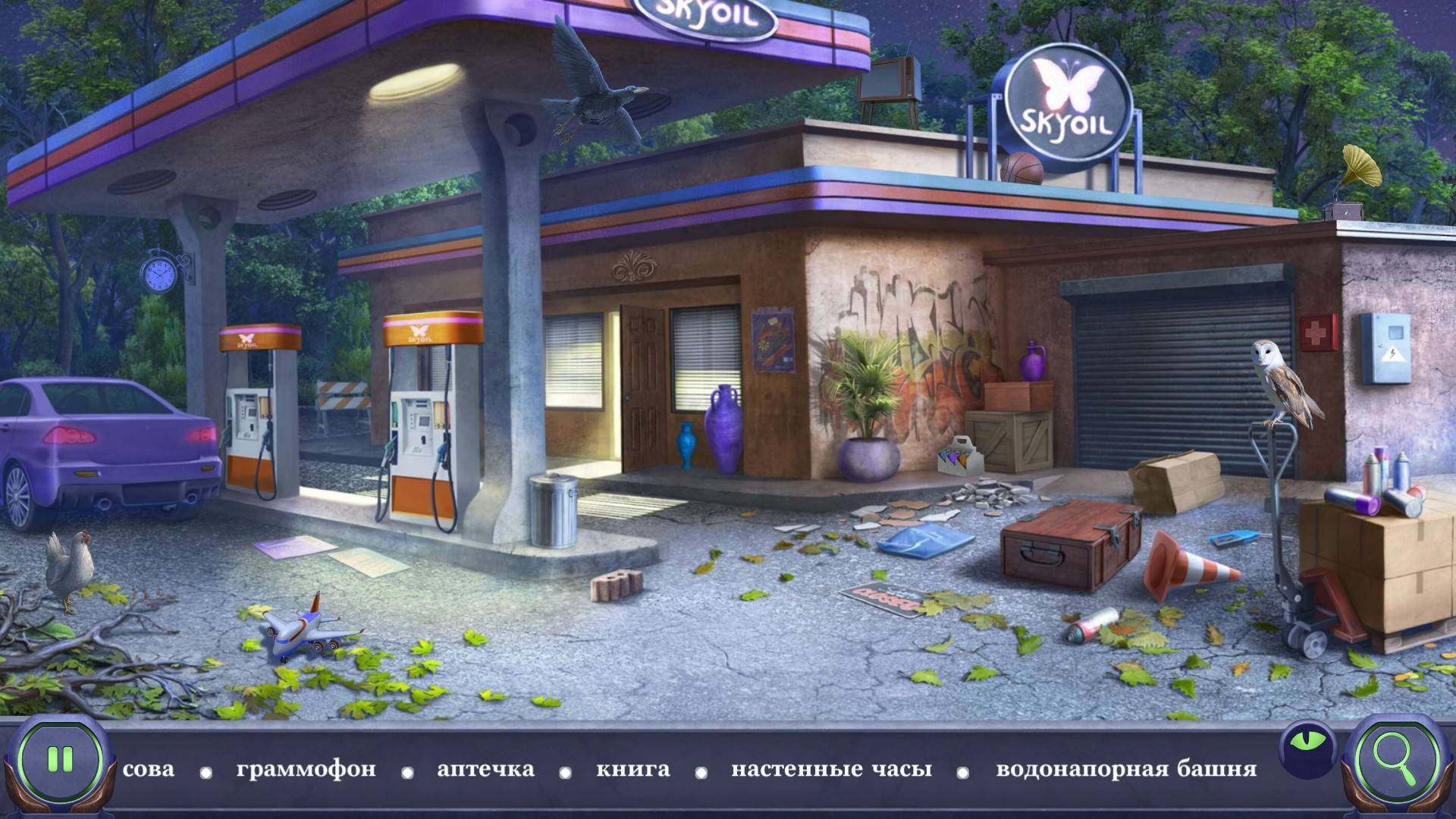
Task: Select "граммофон" in the object list
Action: 306,769
